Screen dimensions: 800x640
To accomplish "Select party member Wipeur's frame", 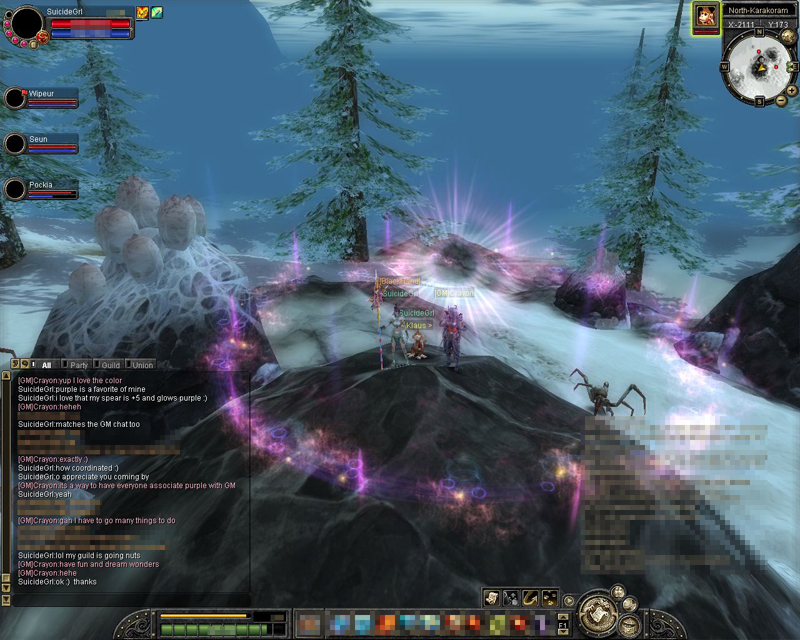I will [42, 97].
